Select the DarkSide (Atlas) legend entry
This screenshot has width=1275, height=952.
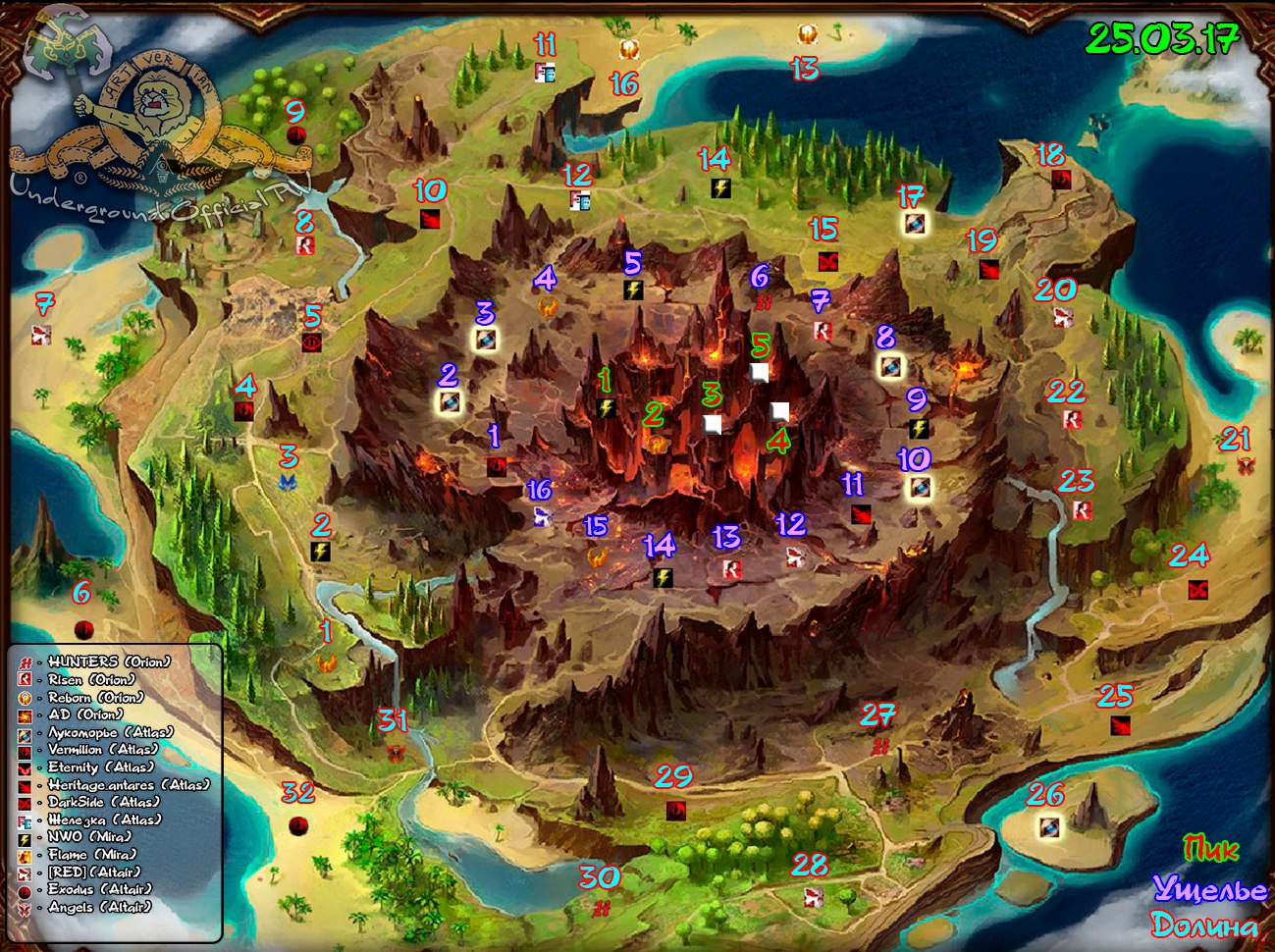pos(103,803)
